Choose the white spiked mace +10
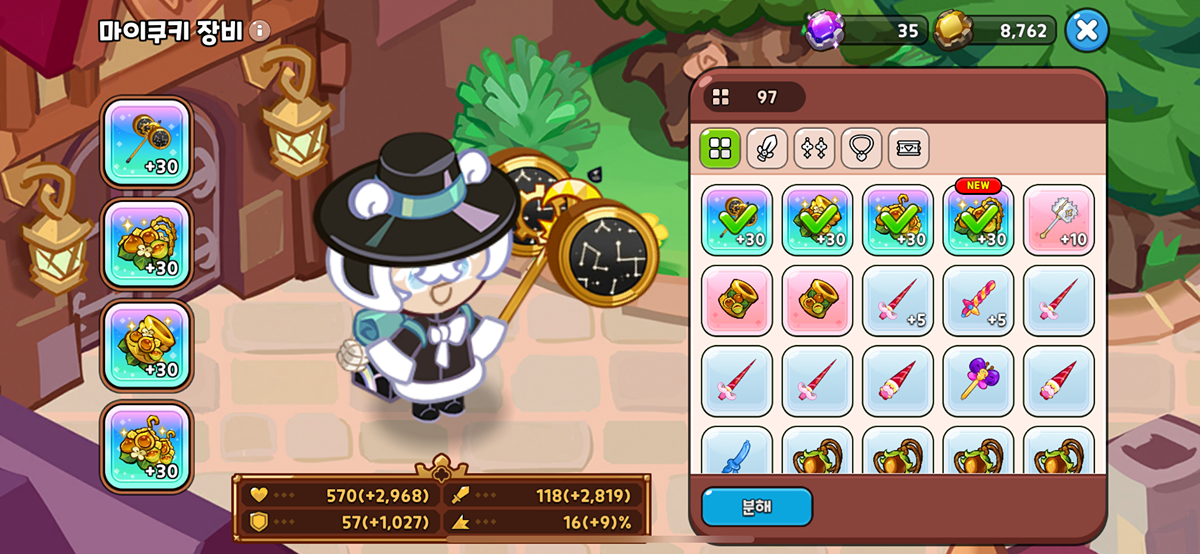This screenshot has width=1200, height=554. coord(1059,220)
